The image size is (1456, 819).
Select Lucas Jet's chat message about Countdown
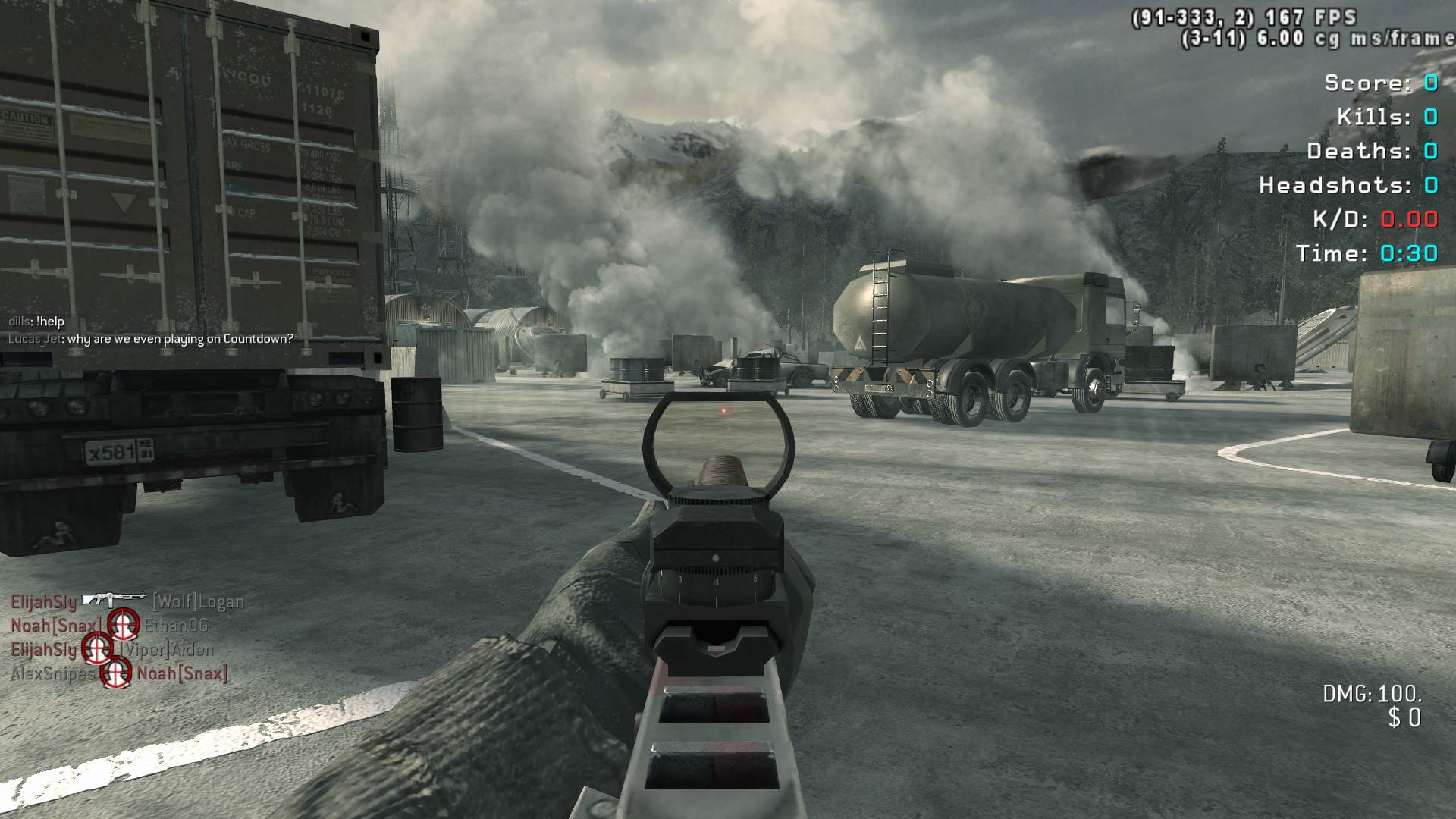coord(150,339)
